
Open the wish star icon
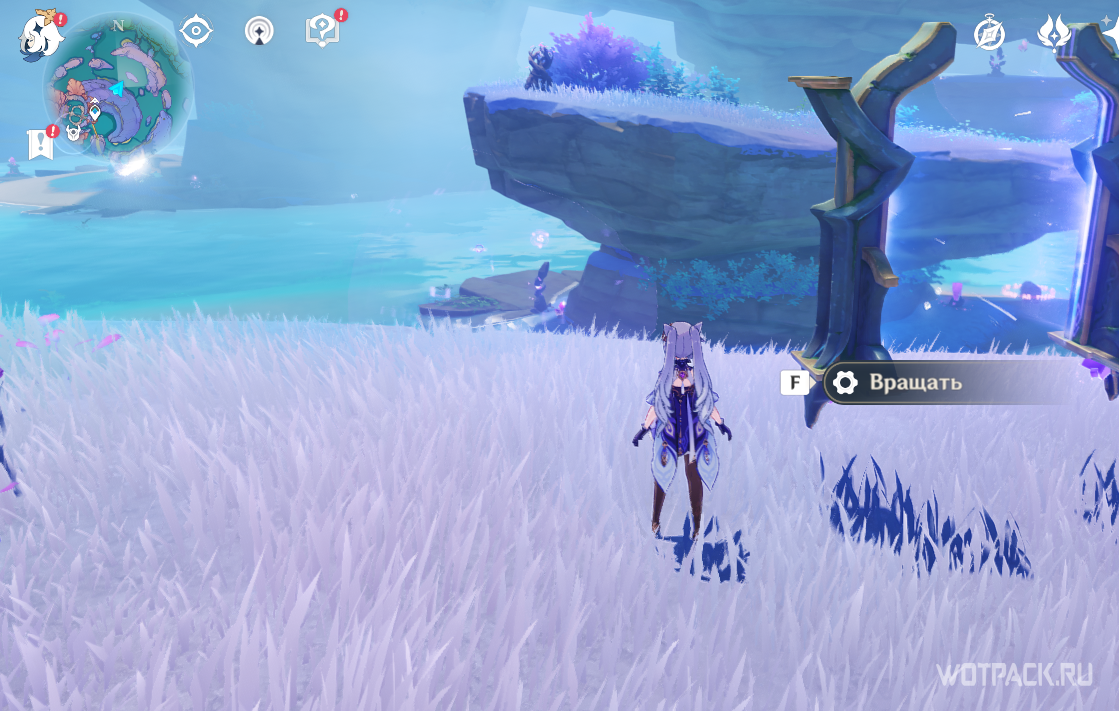pos(1109,30)
